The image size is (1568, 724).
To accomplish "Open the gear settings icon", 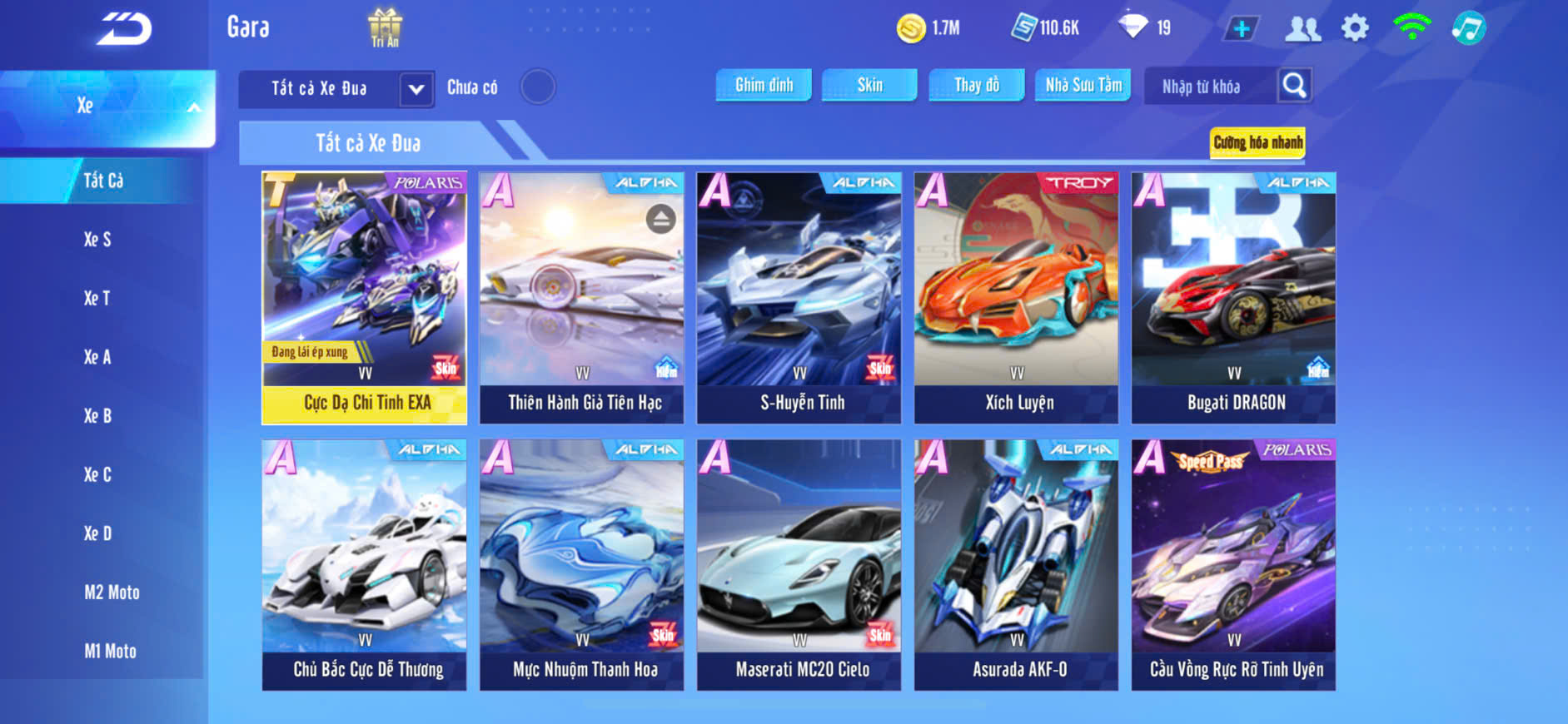I will tap(1355, 28).
